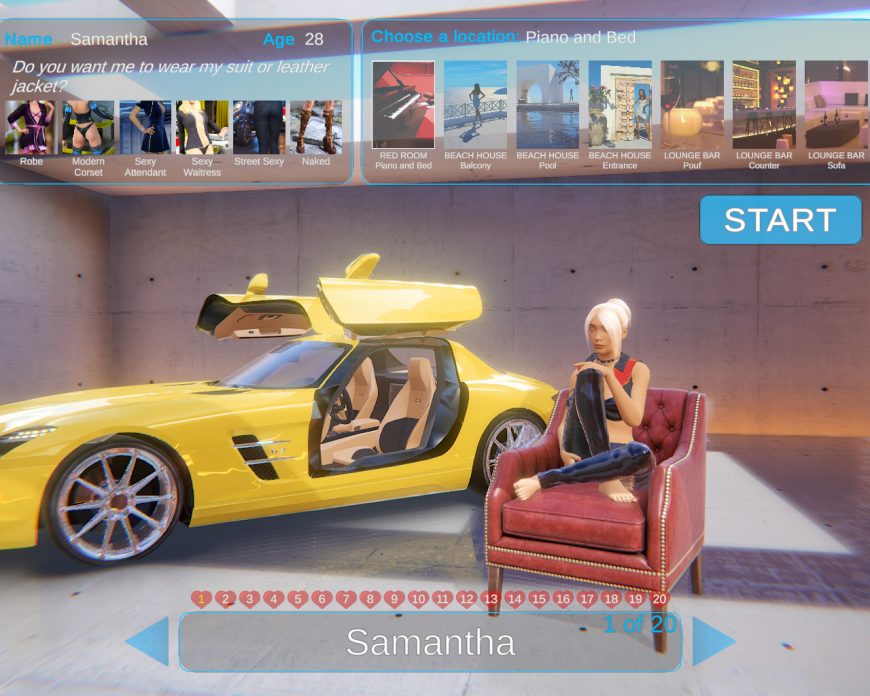Viewport: 870px width, 696px height.
Task: Select the Lounge Bar Counter location
Action: [x=764, y=105]
